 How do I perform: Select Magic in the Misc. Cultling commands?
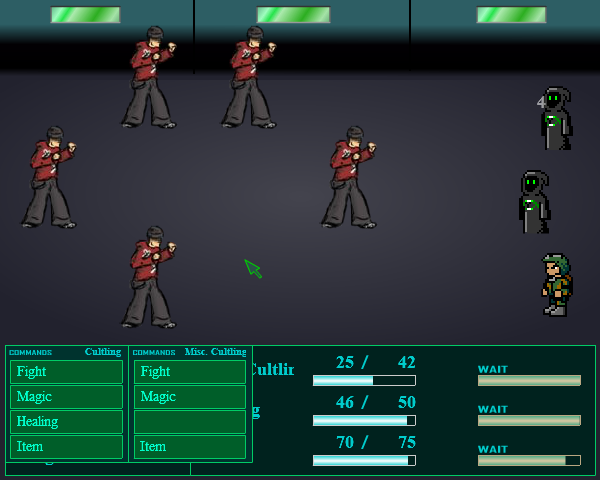point(190,397)
